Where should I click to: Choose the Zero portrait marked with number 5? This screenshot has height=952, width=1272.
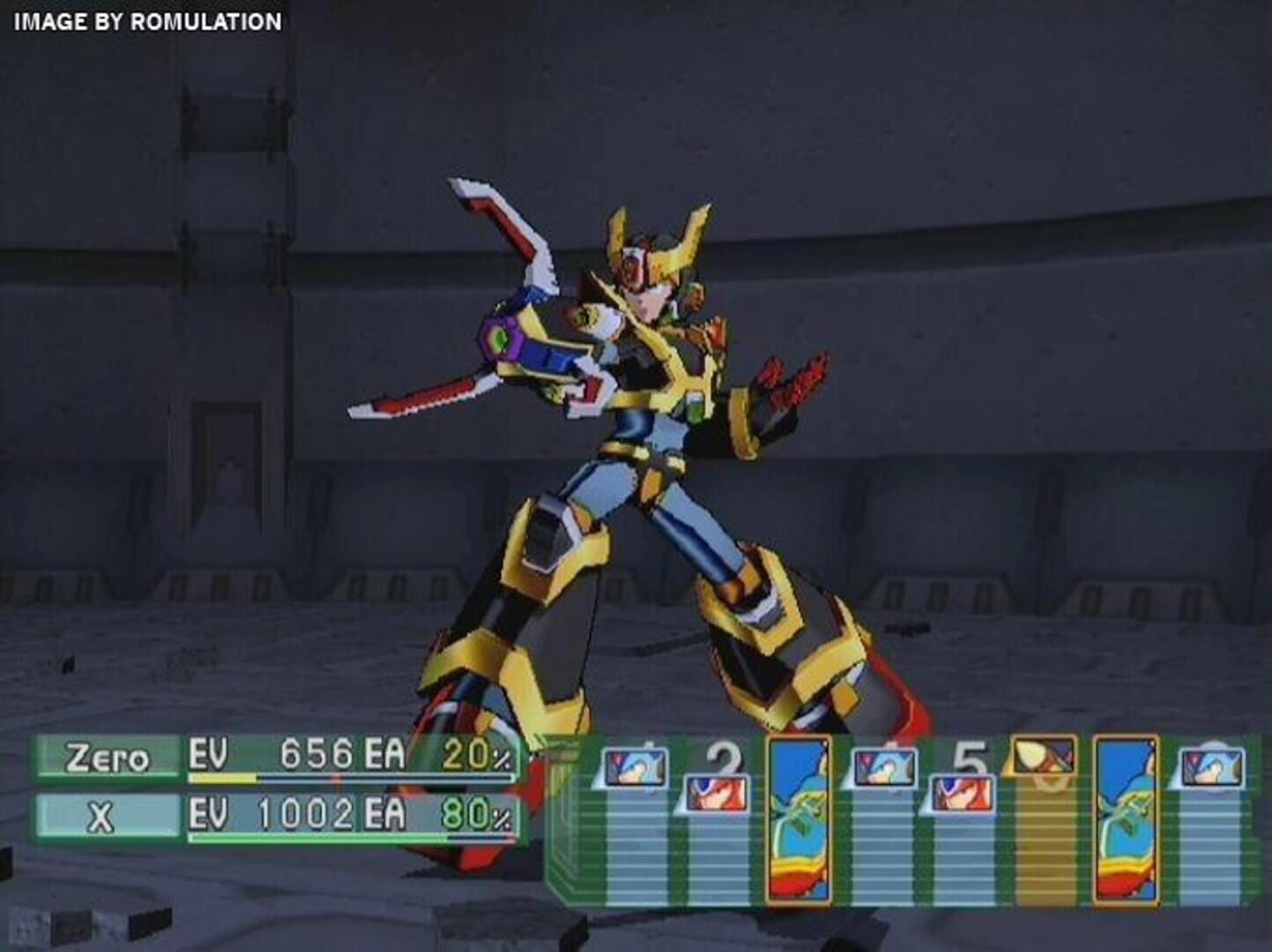click(x=962, y=792)
